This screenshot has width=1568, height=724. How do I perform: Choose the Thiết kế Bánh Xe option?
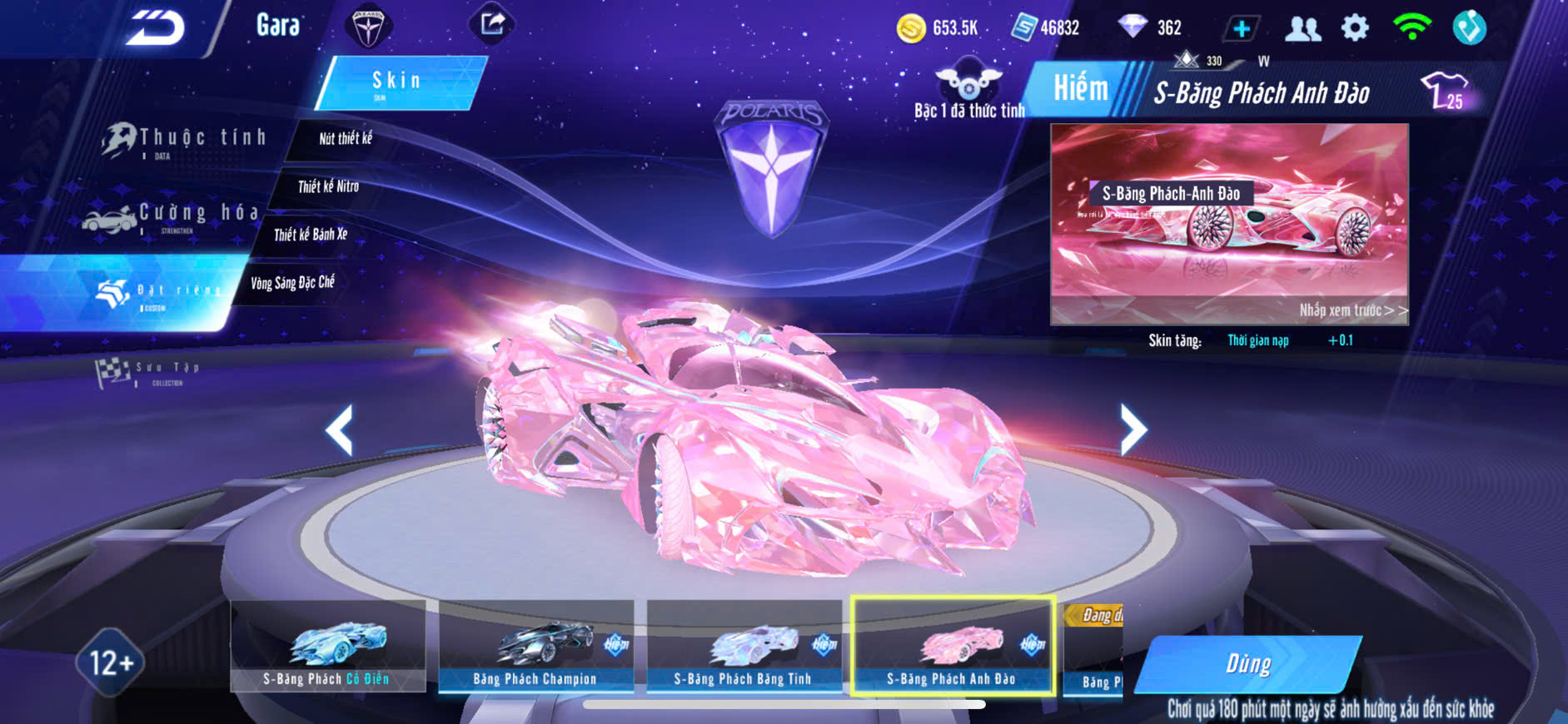point(311,235)
